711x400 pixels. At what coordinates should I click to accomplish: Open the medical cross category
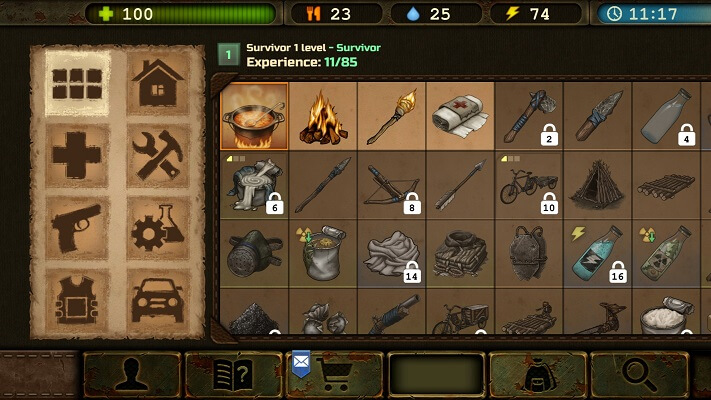[78, 155]
